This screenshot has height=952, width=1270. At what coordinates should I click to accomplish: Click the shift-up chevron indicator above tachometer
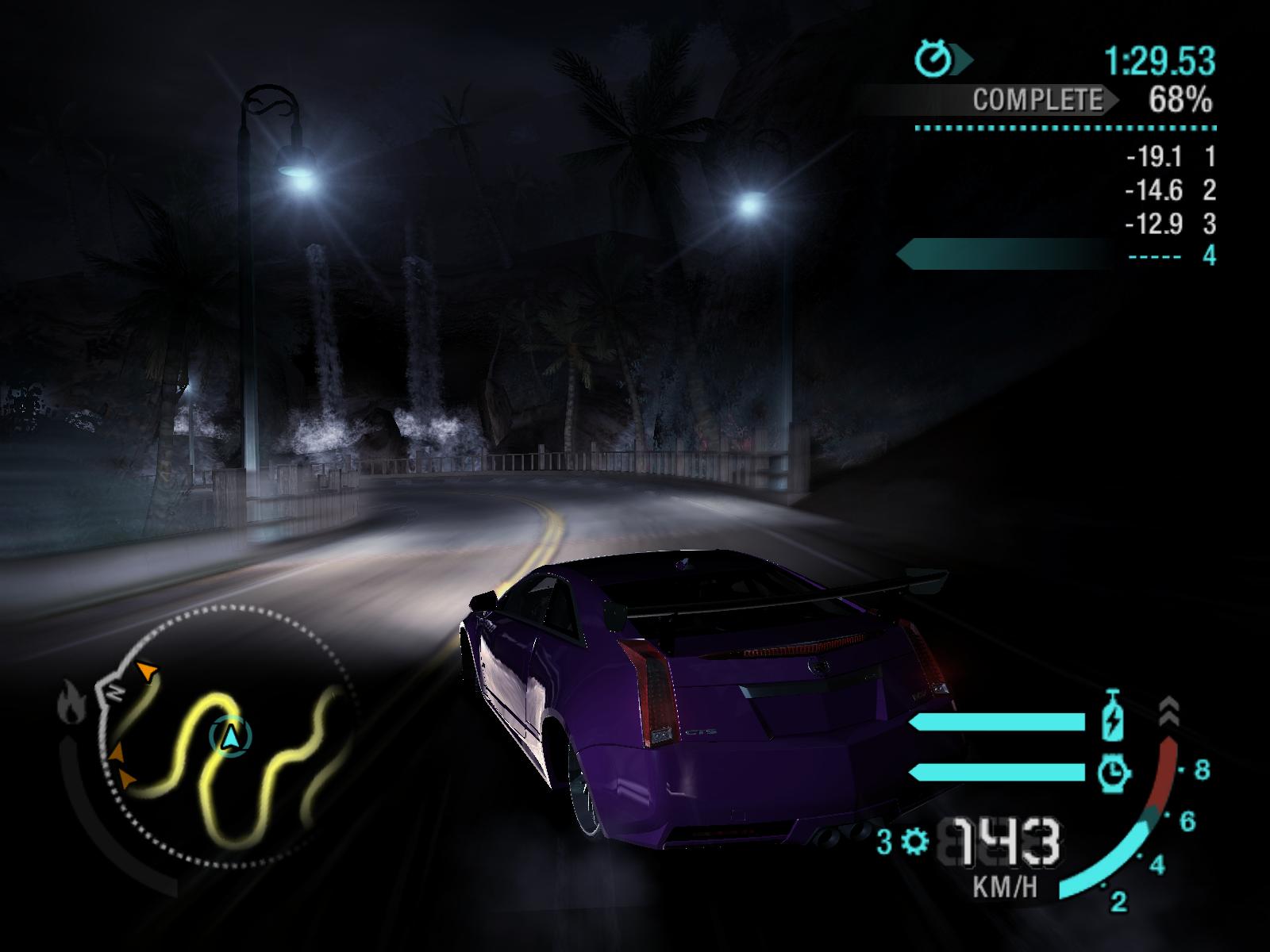click(1168, 712)
